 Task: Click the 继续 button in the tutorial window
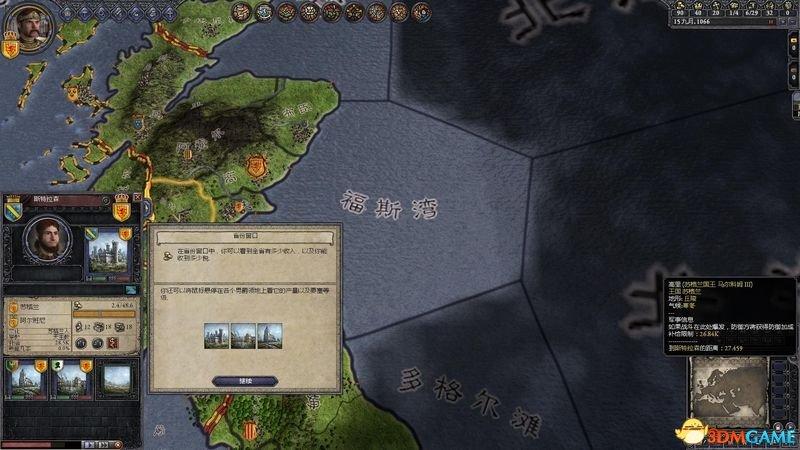pos(245,380)
